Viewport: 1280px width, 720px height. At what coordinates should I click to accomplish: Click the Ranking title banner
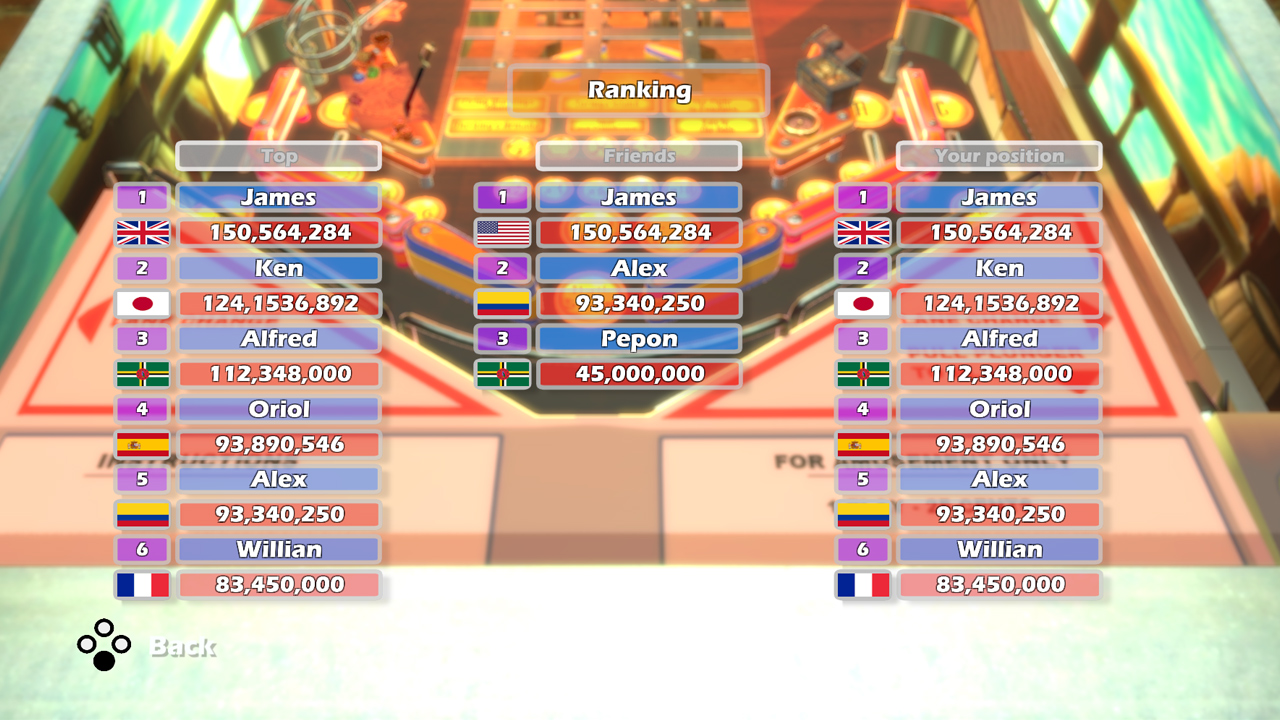pos(638,90)
